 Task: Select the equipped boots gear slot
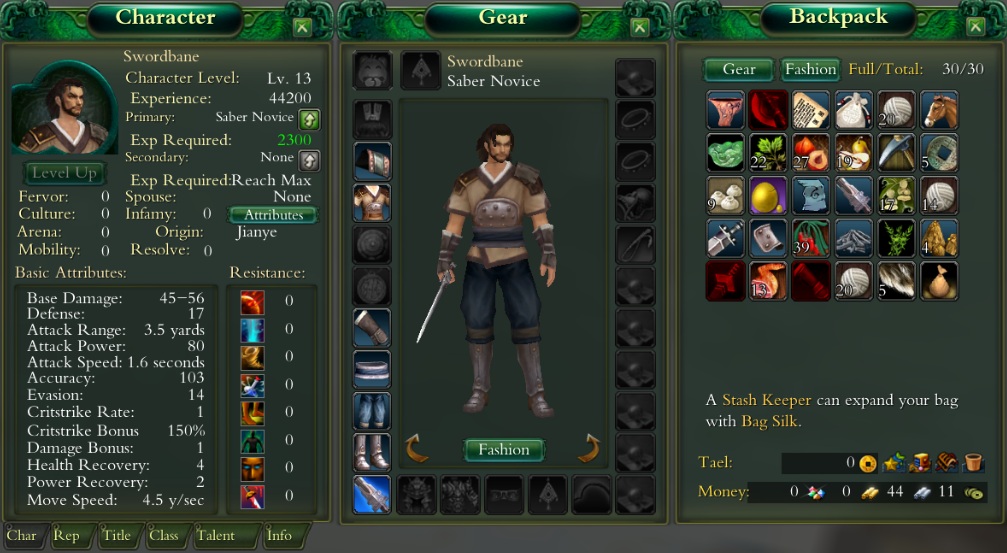(x=372, y=453)
